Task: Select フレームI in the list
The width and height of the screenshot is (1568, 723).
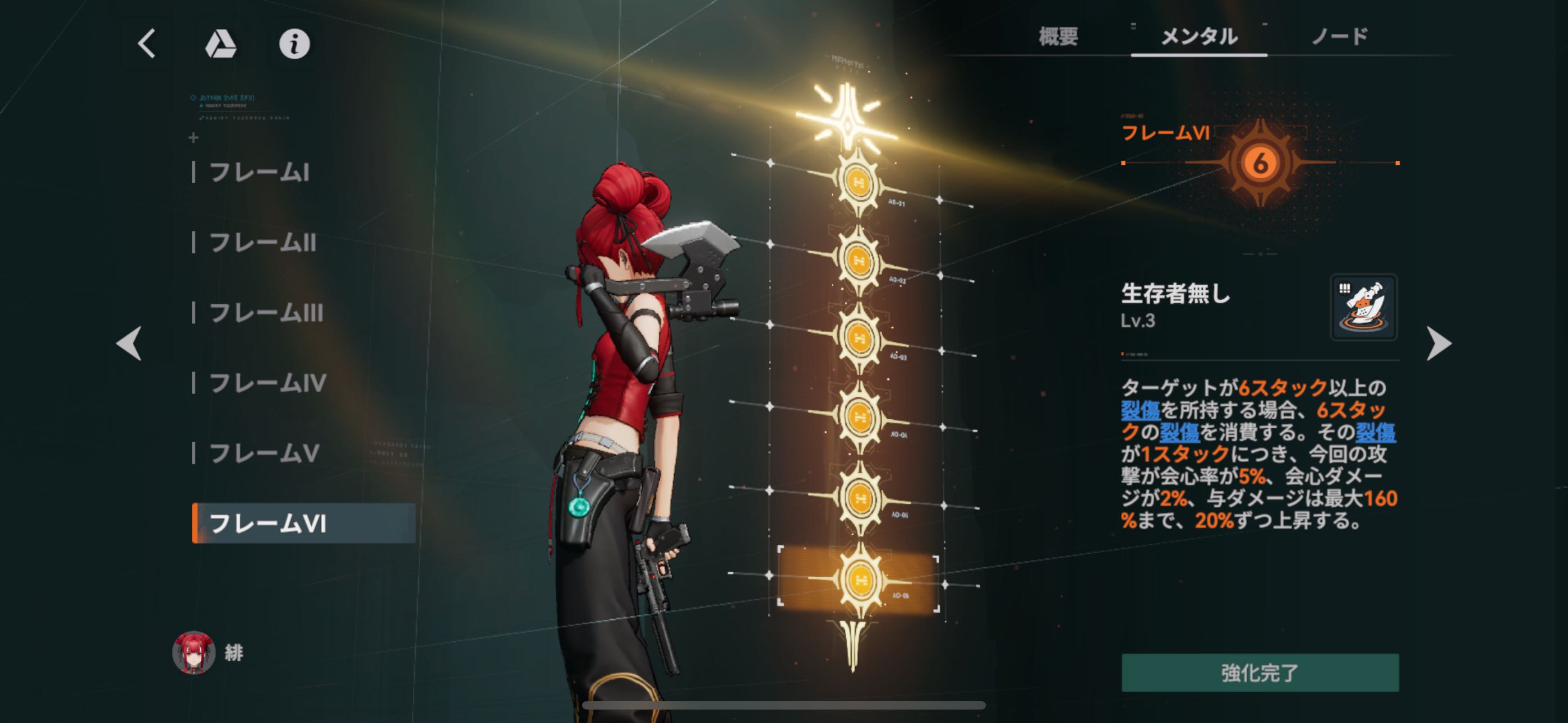Action: click(259, 173)
